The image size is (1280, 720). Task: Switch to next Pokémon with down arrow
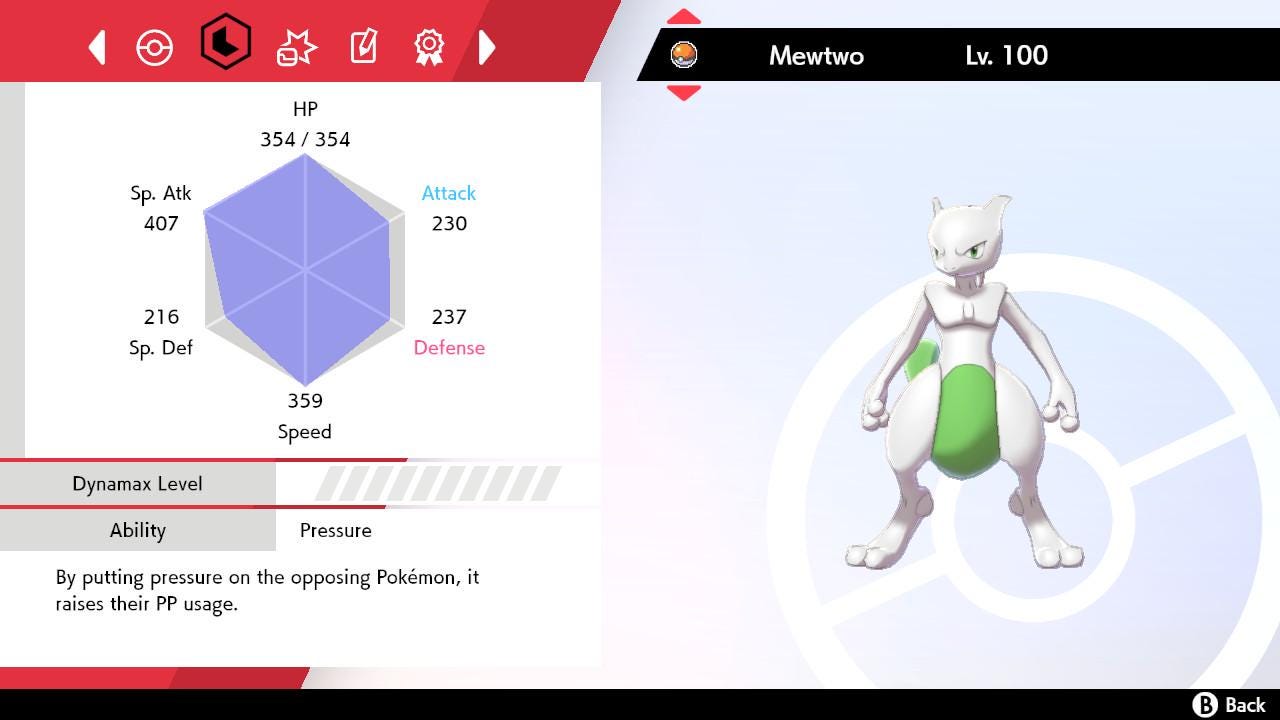(683, 93)
